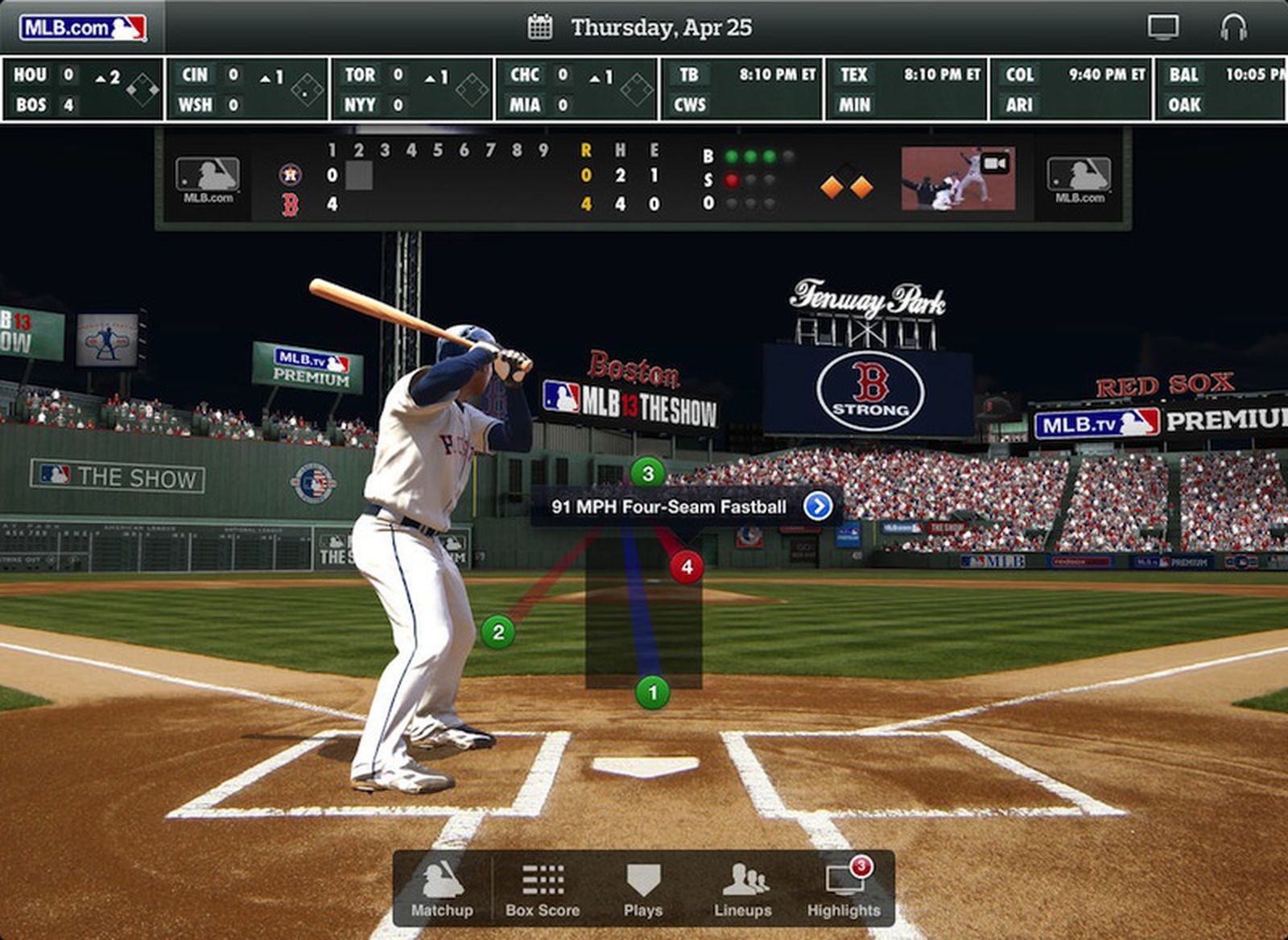1288x940 pixels.
Task: Expand details for the Four-Seam Fastball pitch
Action: tap(818, 506)
